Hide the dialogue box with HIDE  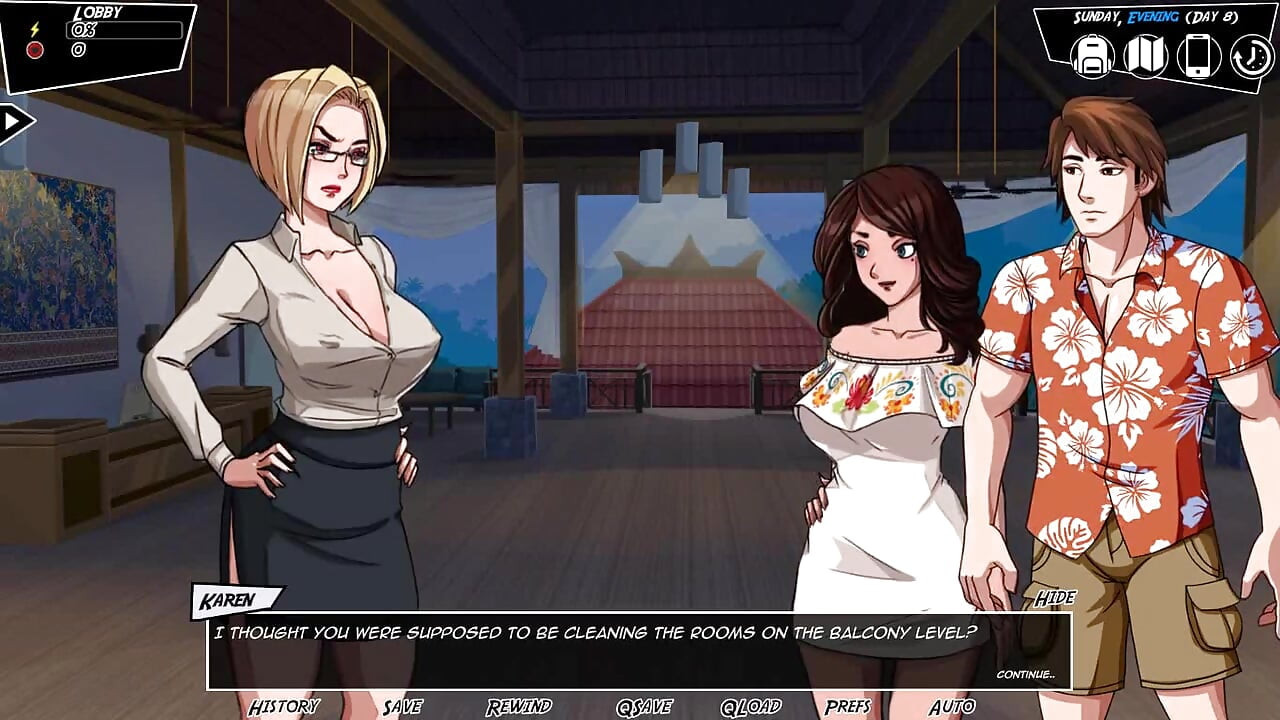click(x=1055, y=598)
